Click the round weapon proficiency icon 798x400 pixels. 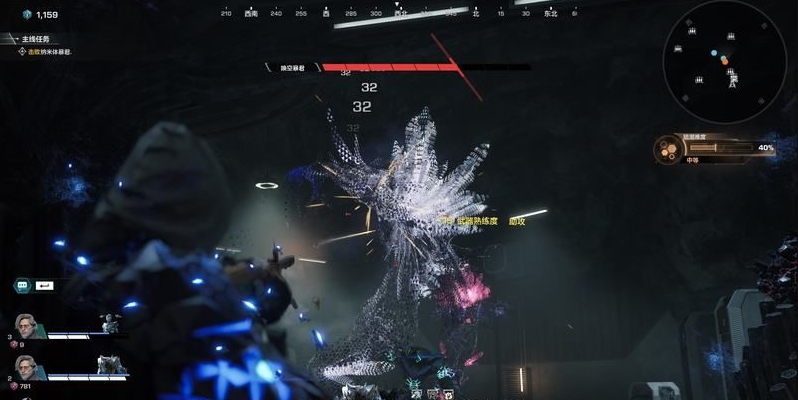tap(667, 150)
